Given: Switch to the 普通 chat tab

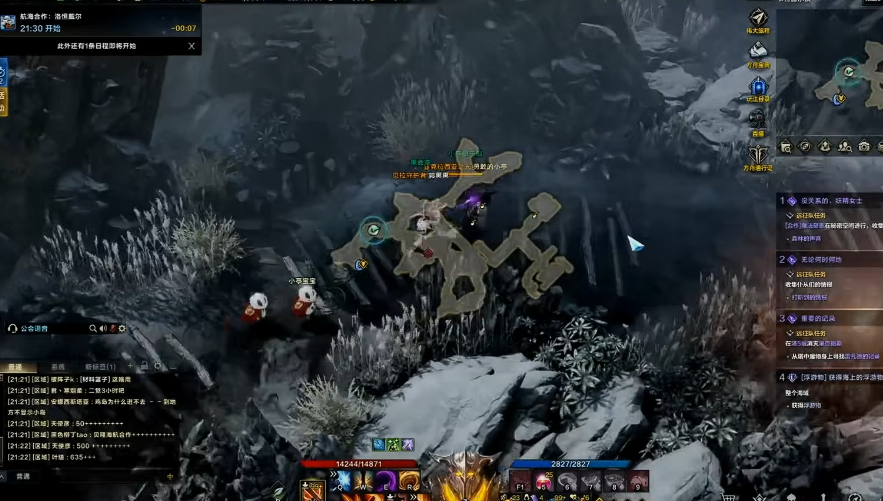Looking at the screenshot, I should 16,367.
